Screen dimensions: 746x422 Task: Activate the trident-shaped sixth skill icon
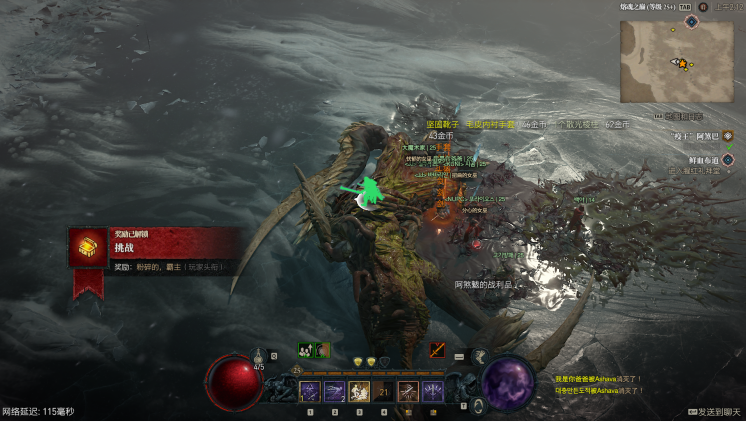coord(433,392)
